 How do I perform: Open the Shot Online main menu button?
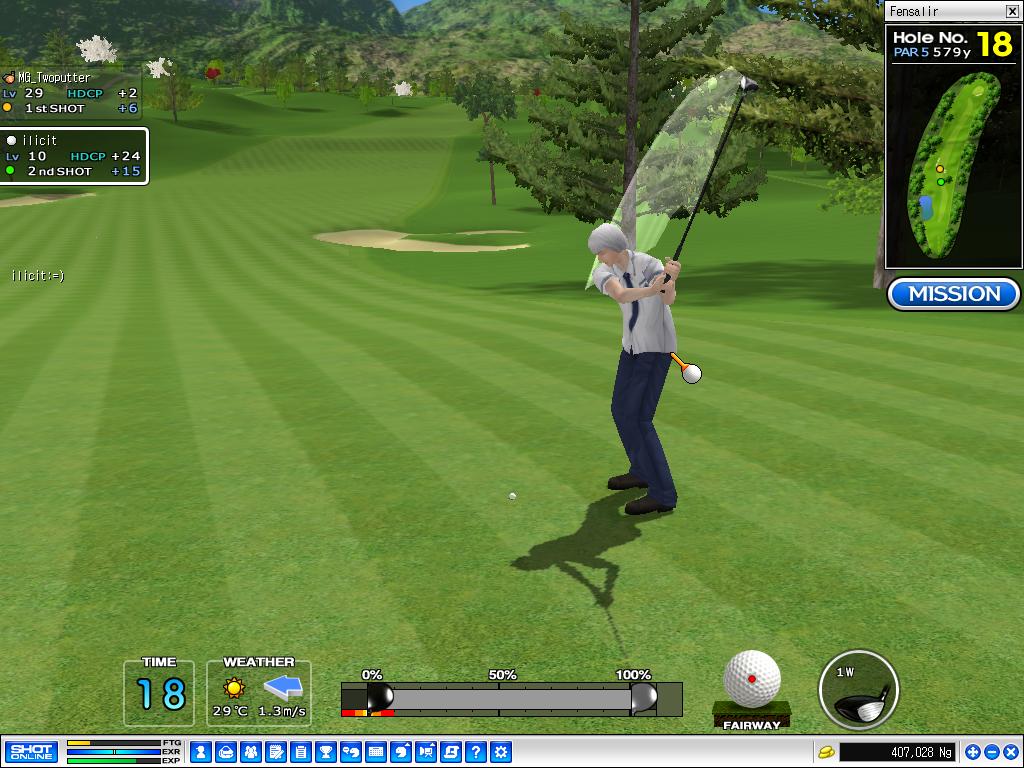tap(31, 752)
